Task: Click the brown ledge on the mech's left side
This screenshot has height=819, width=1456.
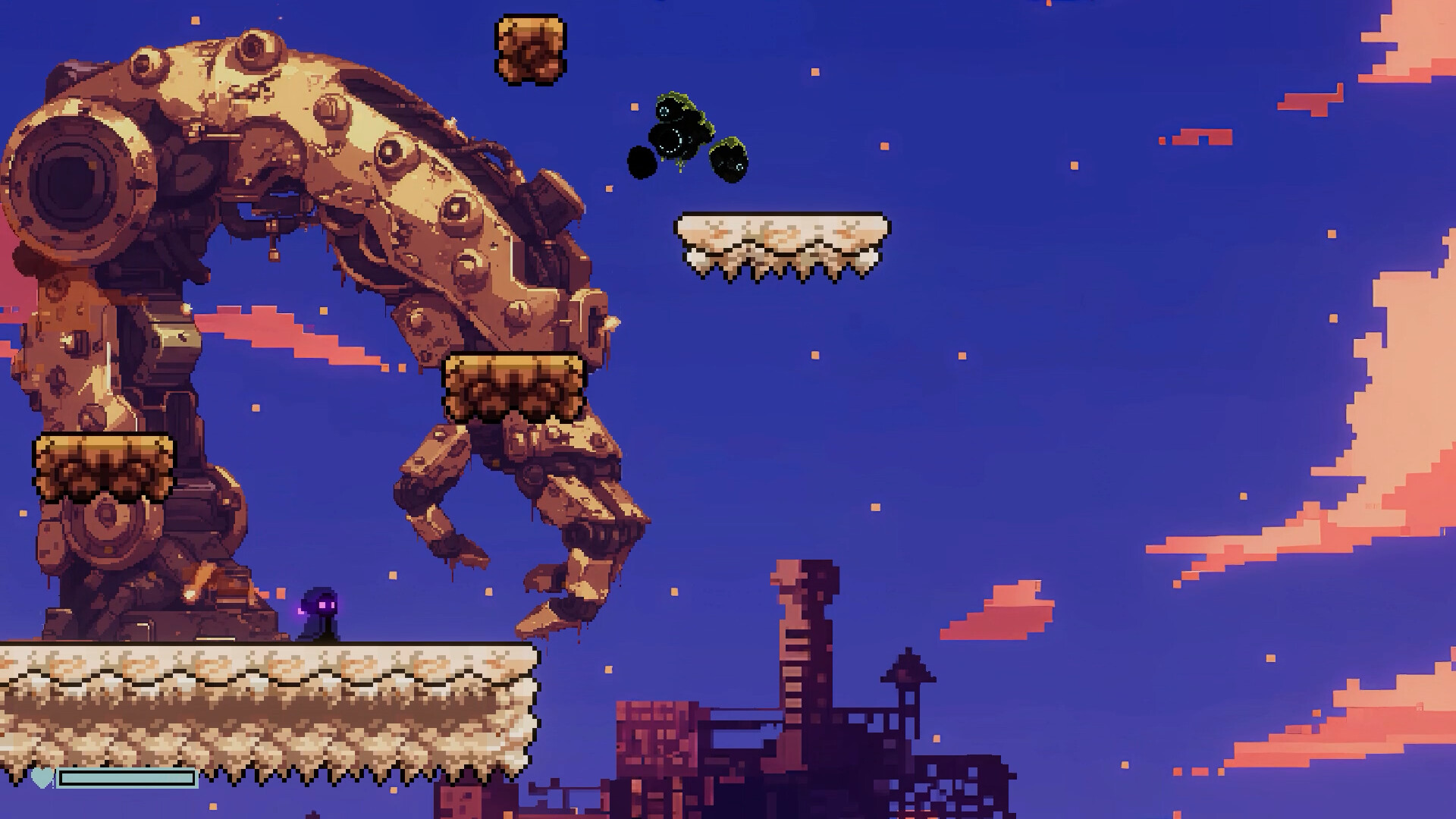Action: point(102,466)
